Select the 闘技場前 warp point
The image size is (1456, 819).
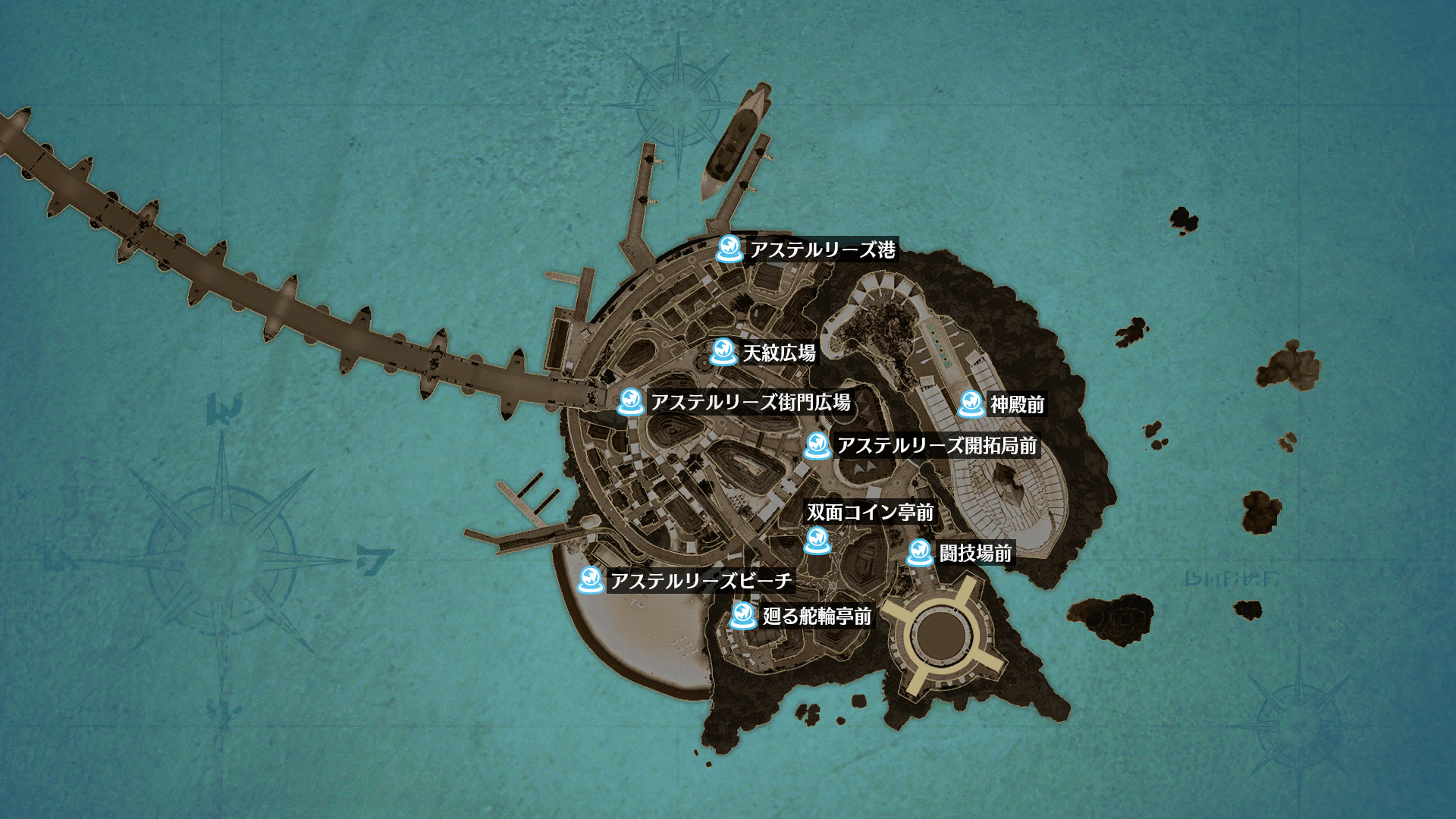[x=919, y=553]
